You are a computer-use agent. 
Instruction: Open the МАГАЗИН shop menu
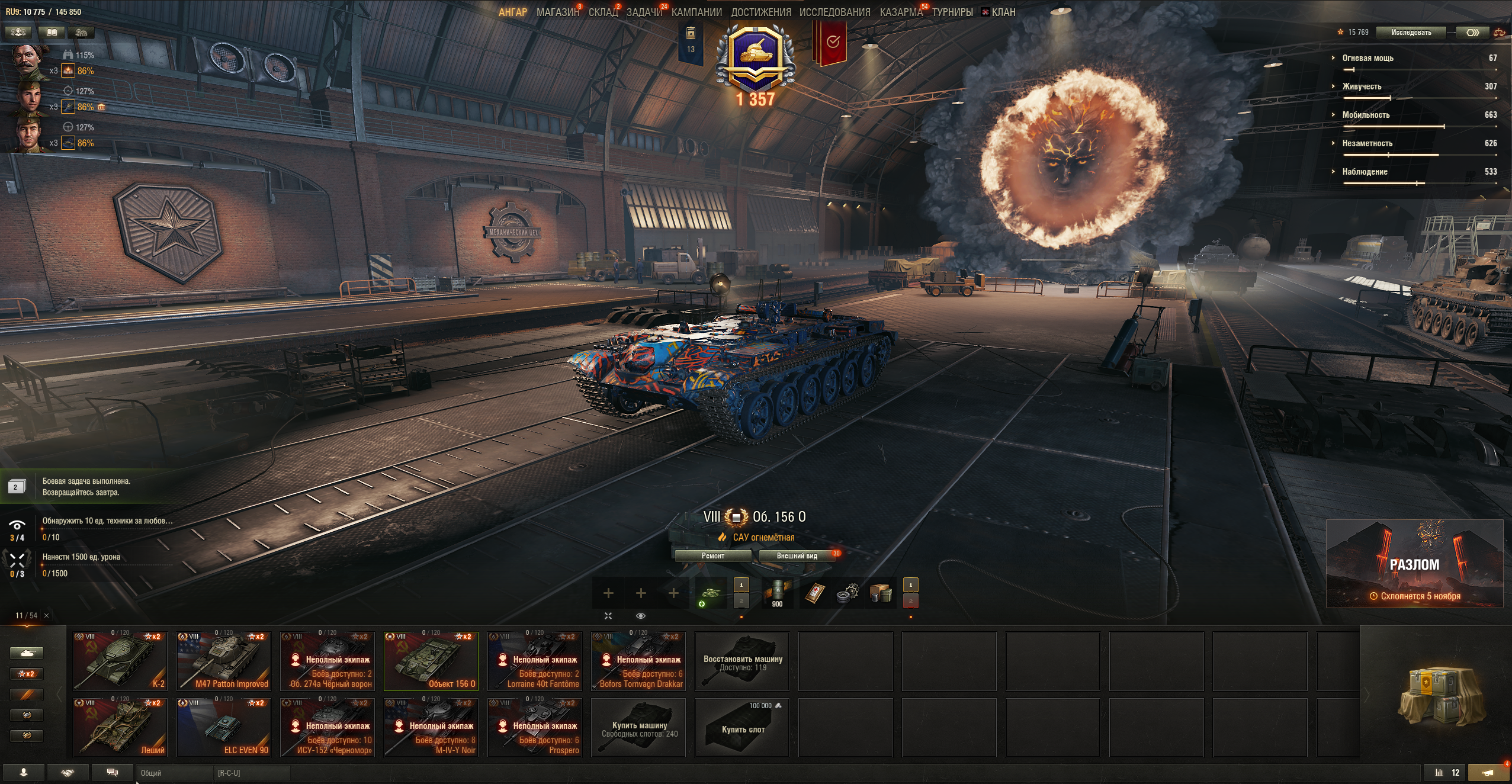pos(557,12)
